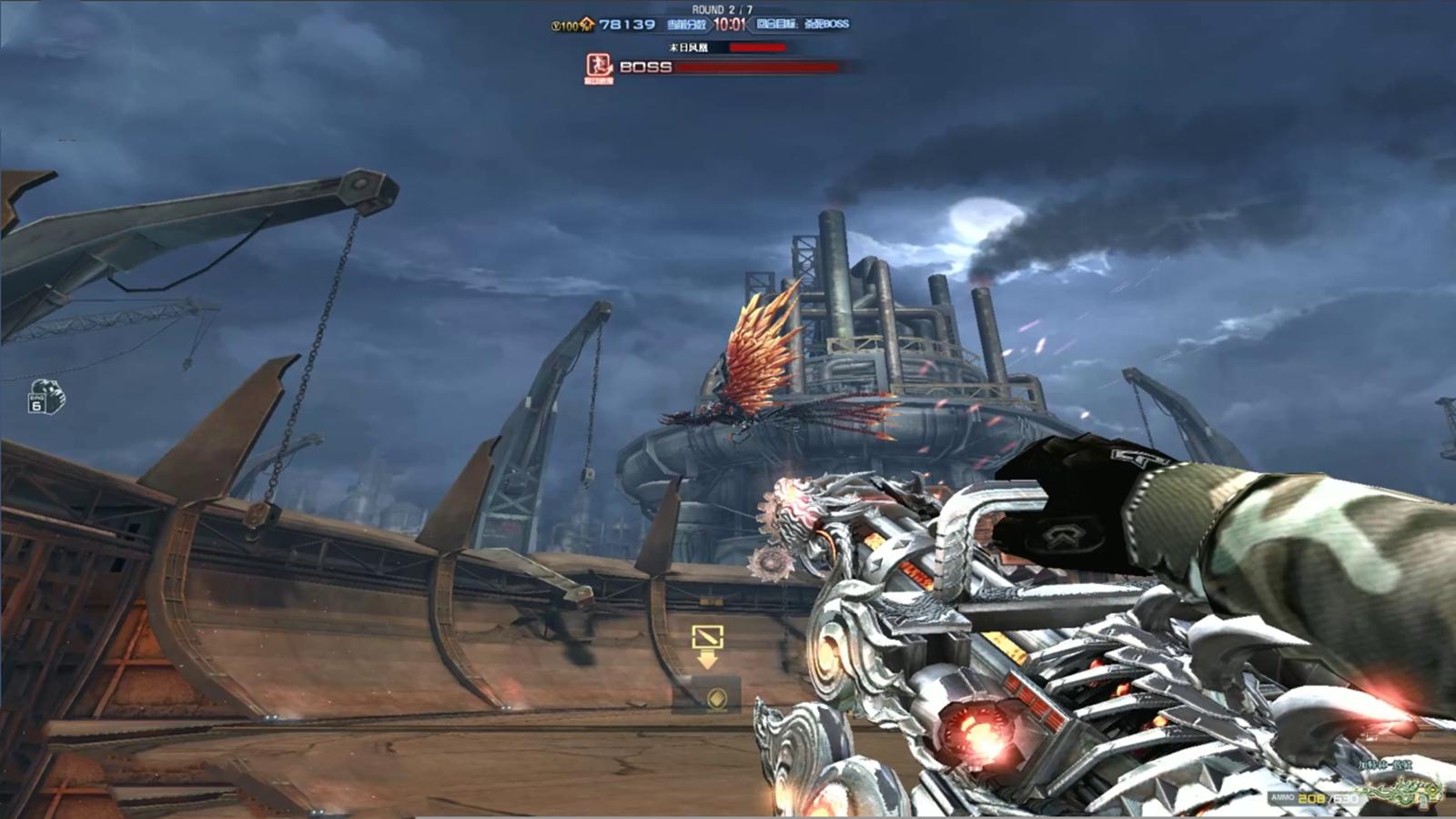The height and width of the screenshot is (819, 1456).
Task: Open the round objective kill-BOSS tracker
Action: tap(803, 25)
